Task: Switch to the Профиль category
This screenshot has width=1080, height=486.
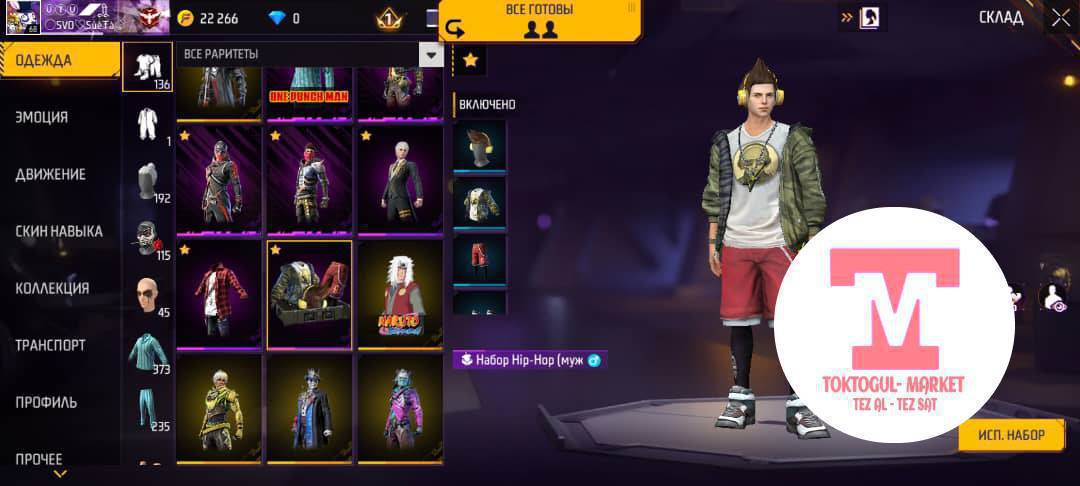Action: (46, 402)
